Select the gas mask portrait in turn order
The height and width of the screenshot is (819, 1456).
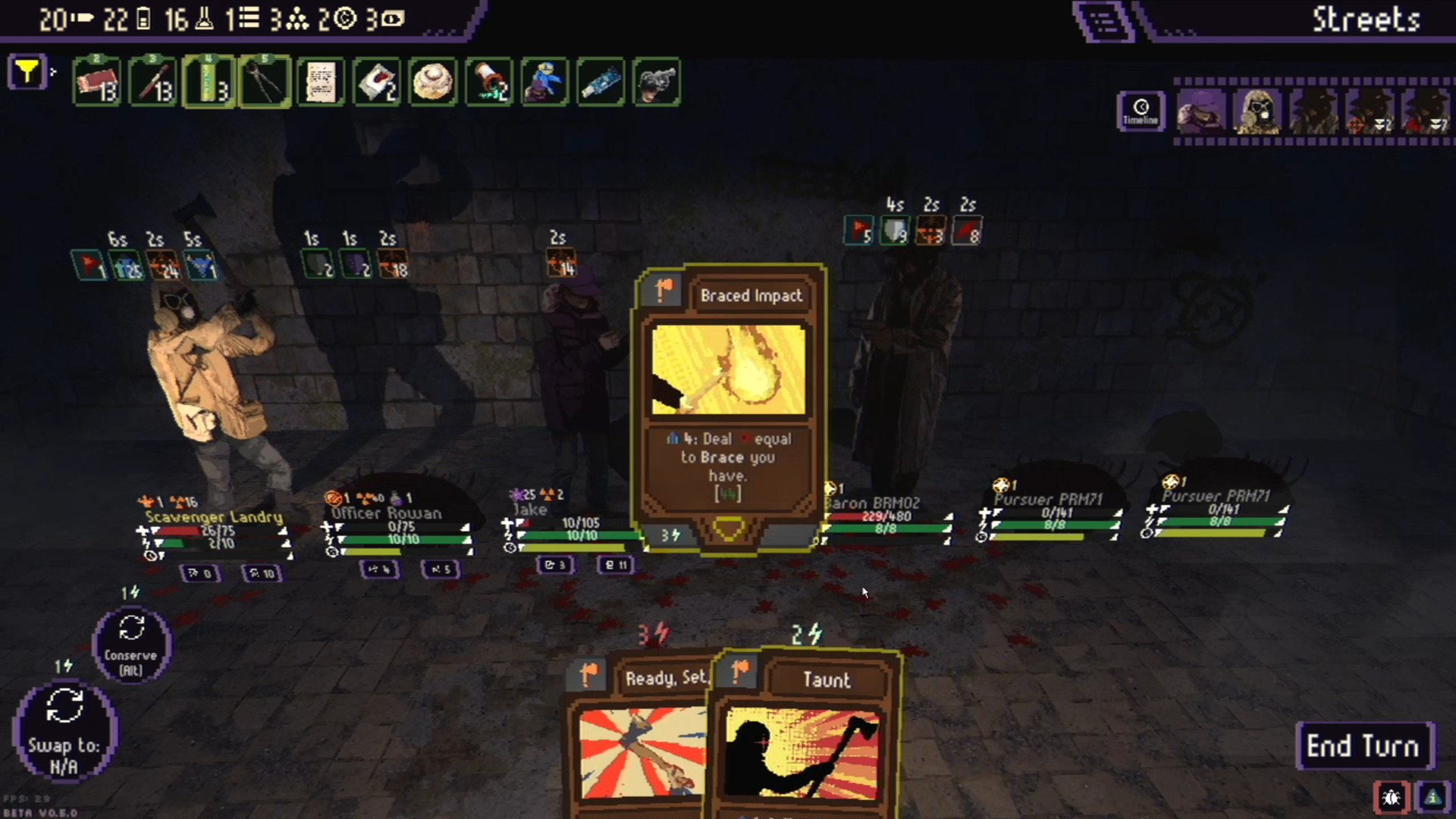[x=1257, y=111]
